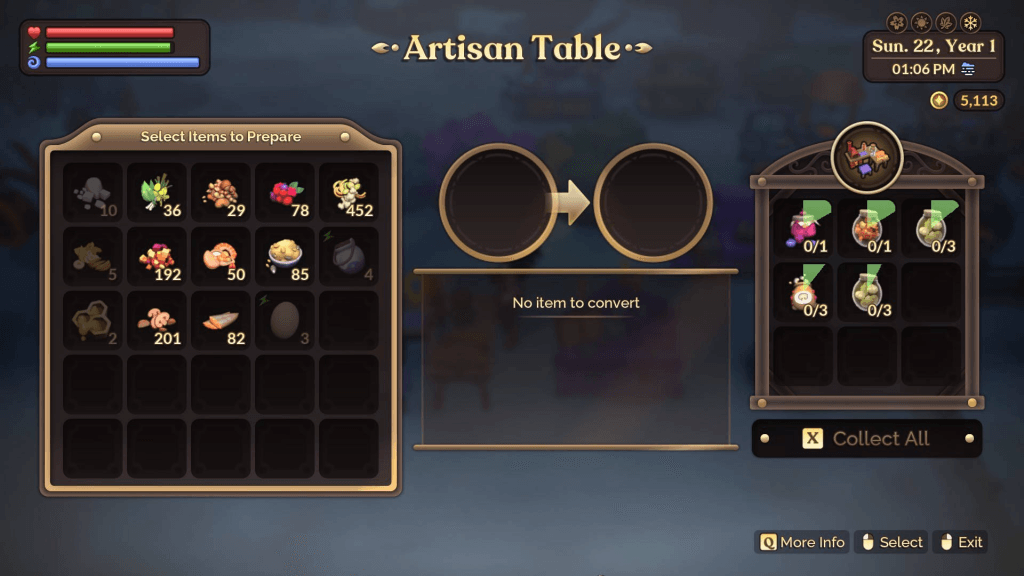
Task: Select the dimmed grey stone stack of 10
Action: point(93,193)
